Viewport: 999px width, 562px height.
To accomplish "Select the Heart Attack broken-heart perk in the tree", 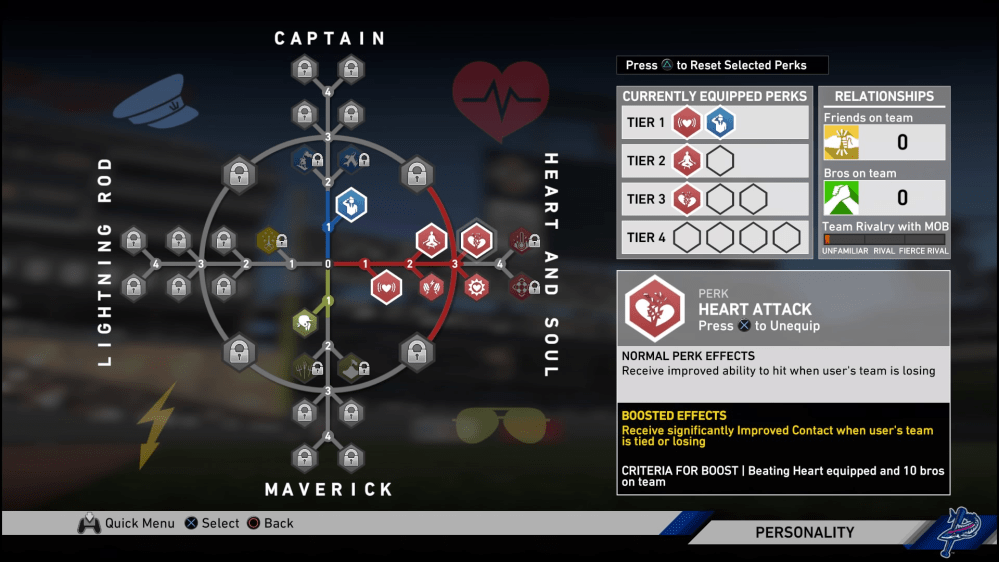I will tap(476, 240).
